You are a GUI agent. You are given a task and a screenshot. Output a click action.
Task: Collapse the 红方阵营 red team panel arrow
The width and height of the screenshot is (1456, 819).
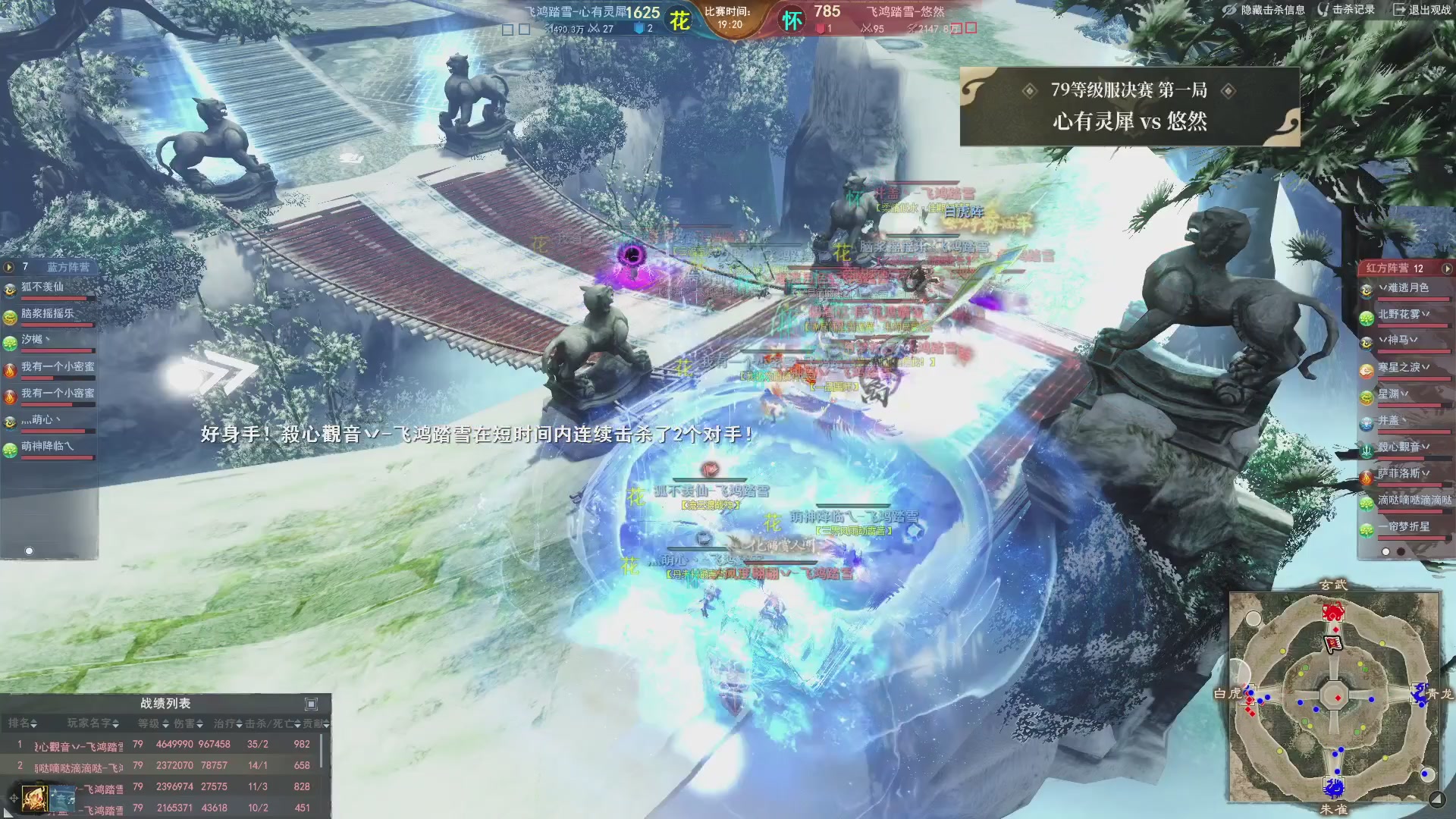[1447, 268]
